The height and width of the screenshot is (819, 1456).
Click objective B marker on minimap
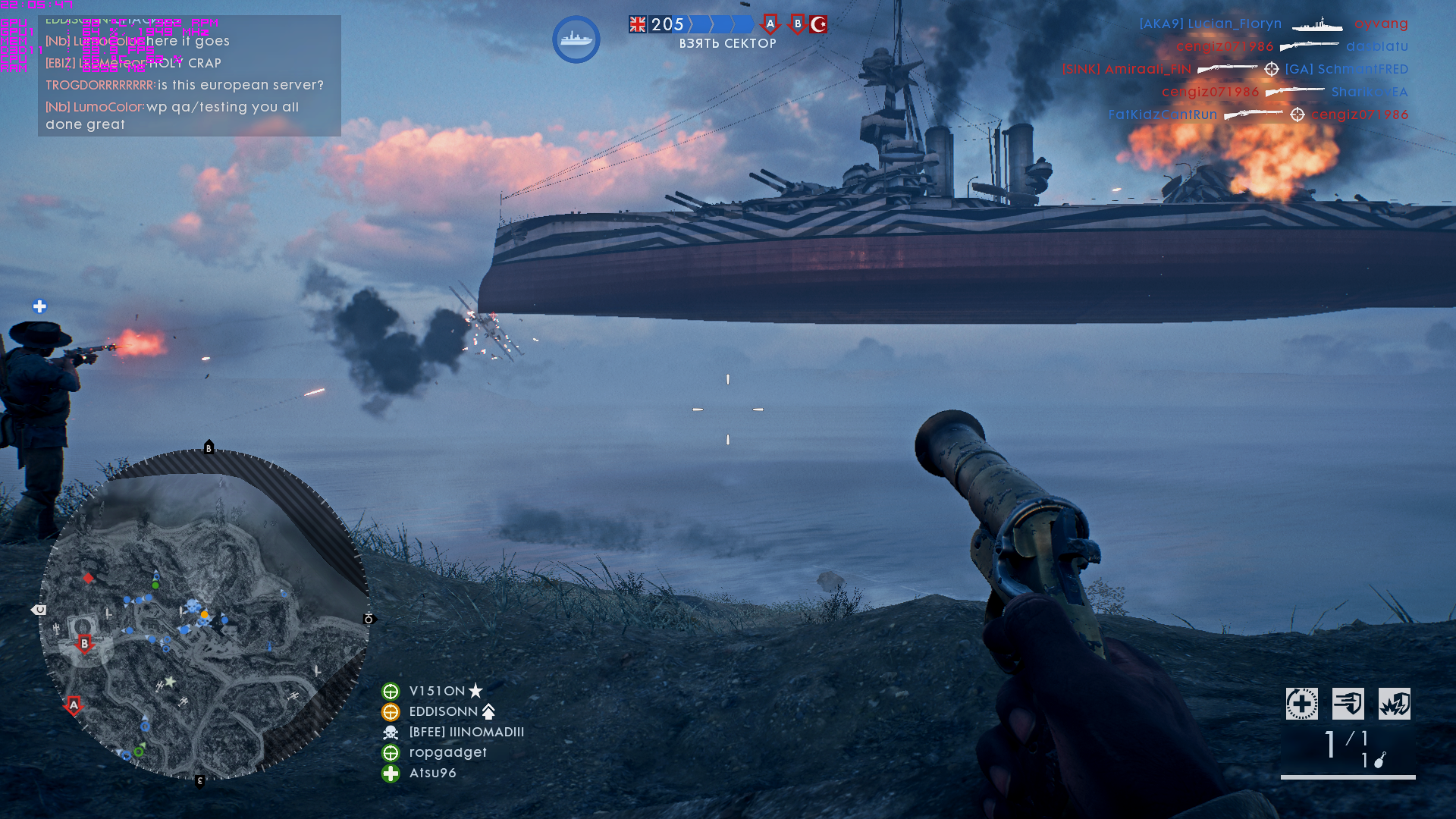[84, 644]
